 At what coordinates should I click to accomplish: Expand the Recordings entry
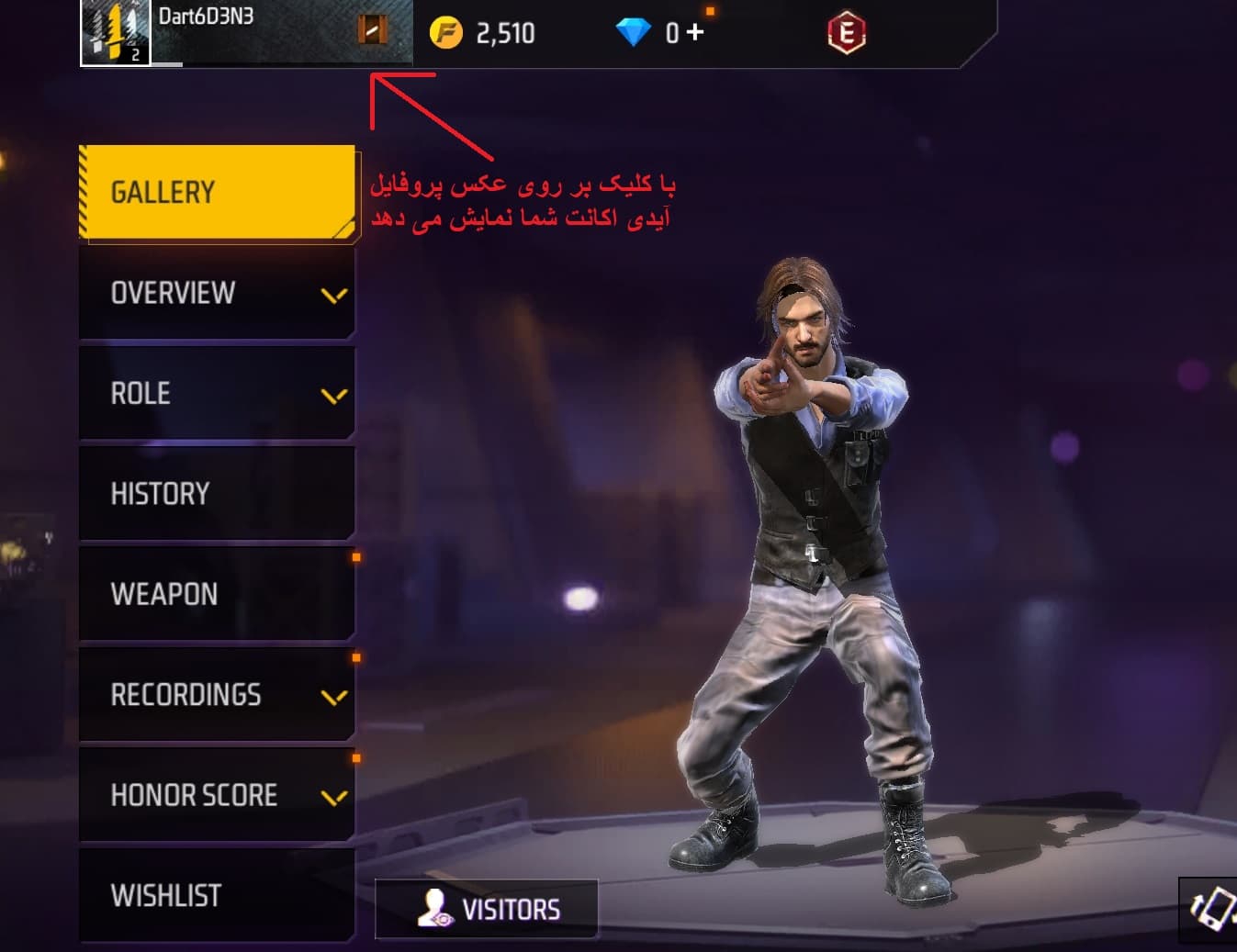pos(218,695)
